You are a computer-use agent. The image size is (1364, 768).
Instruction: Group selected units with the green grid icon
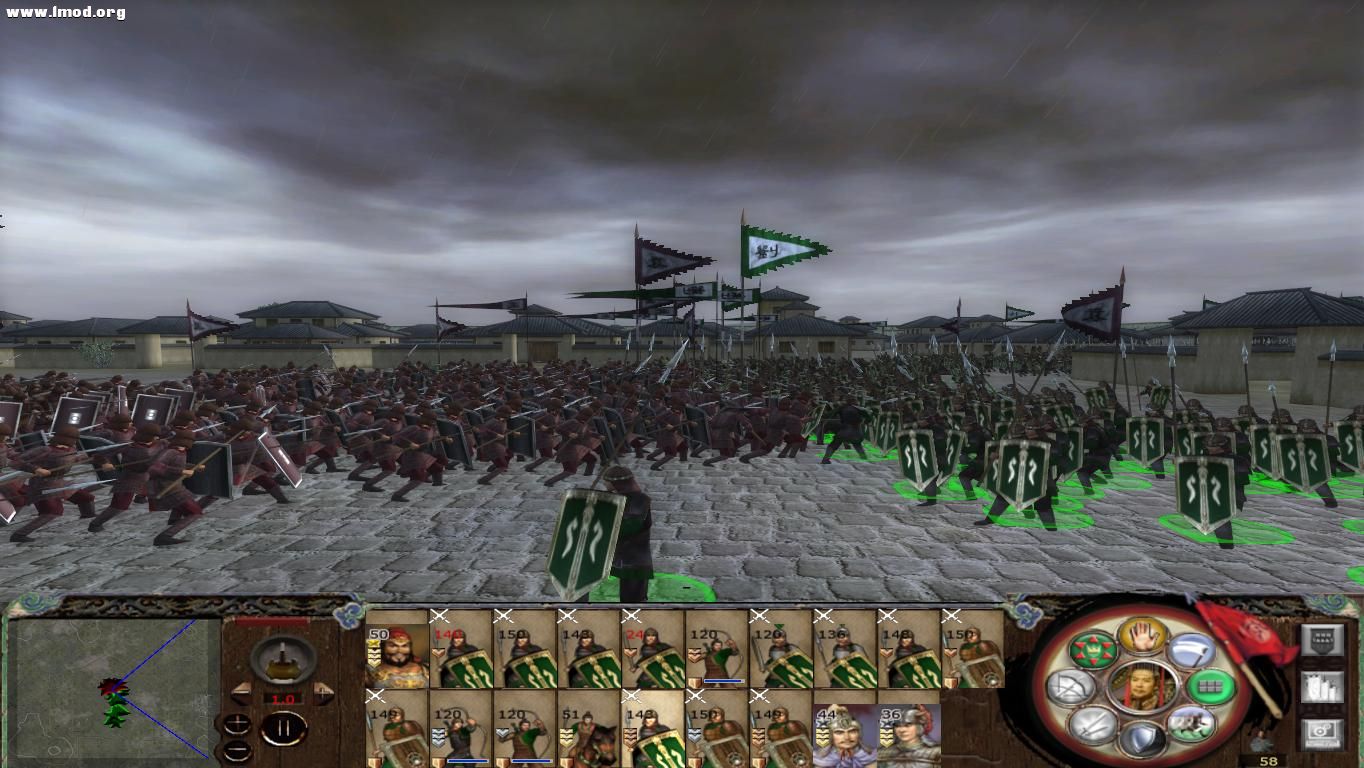pos(1210,686)
